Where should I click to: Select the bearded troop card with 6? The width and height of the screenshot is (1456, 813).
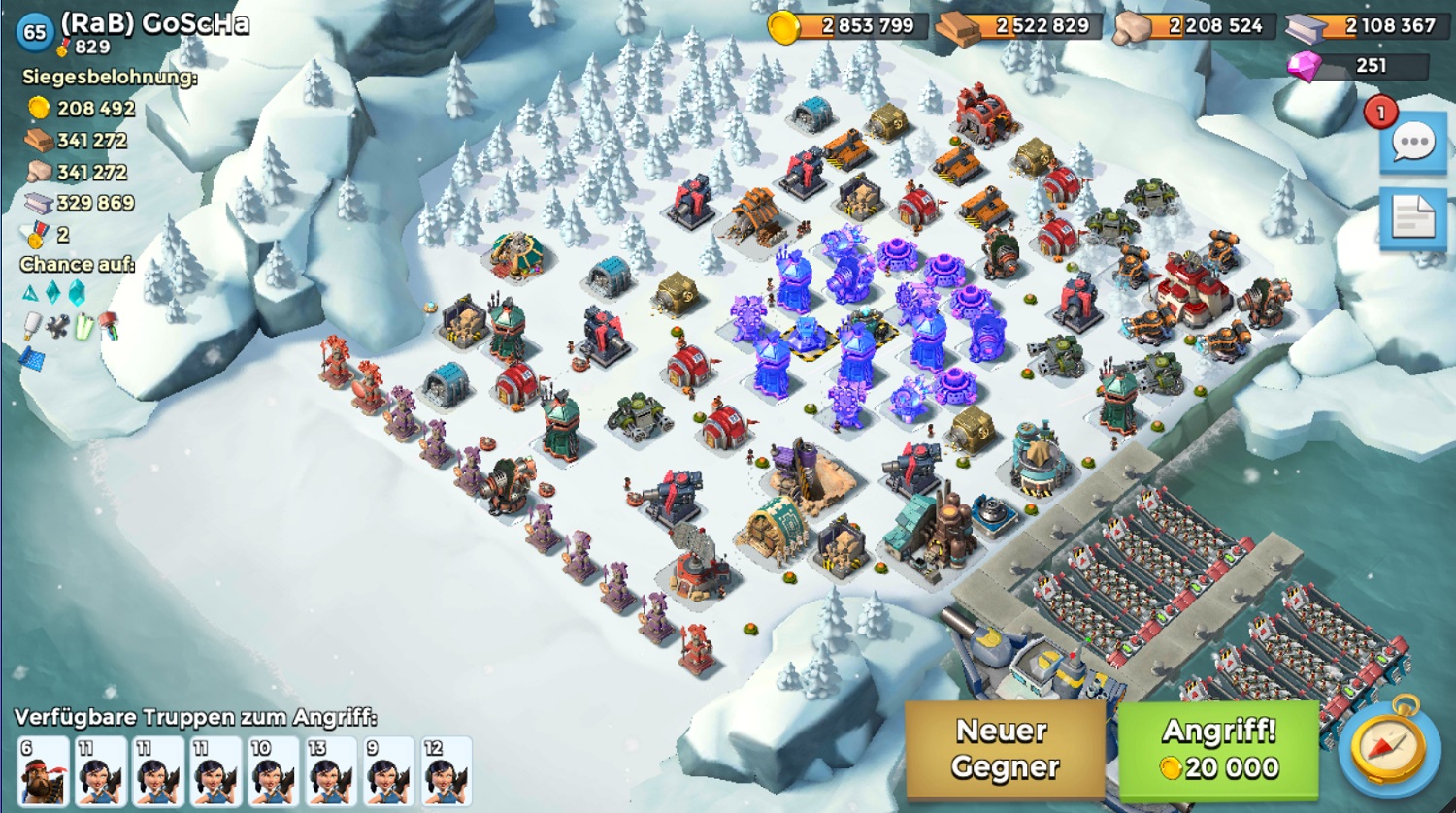tap(43, 771)
